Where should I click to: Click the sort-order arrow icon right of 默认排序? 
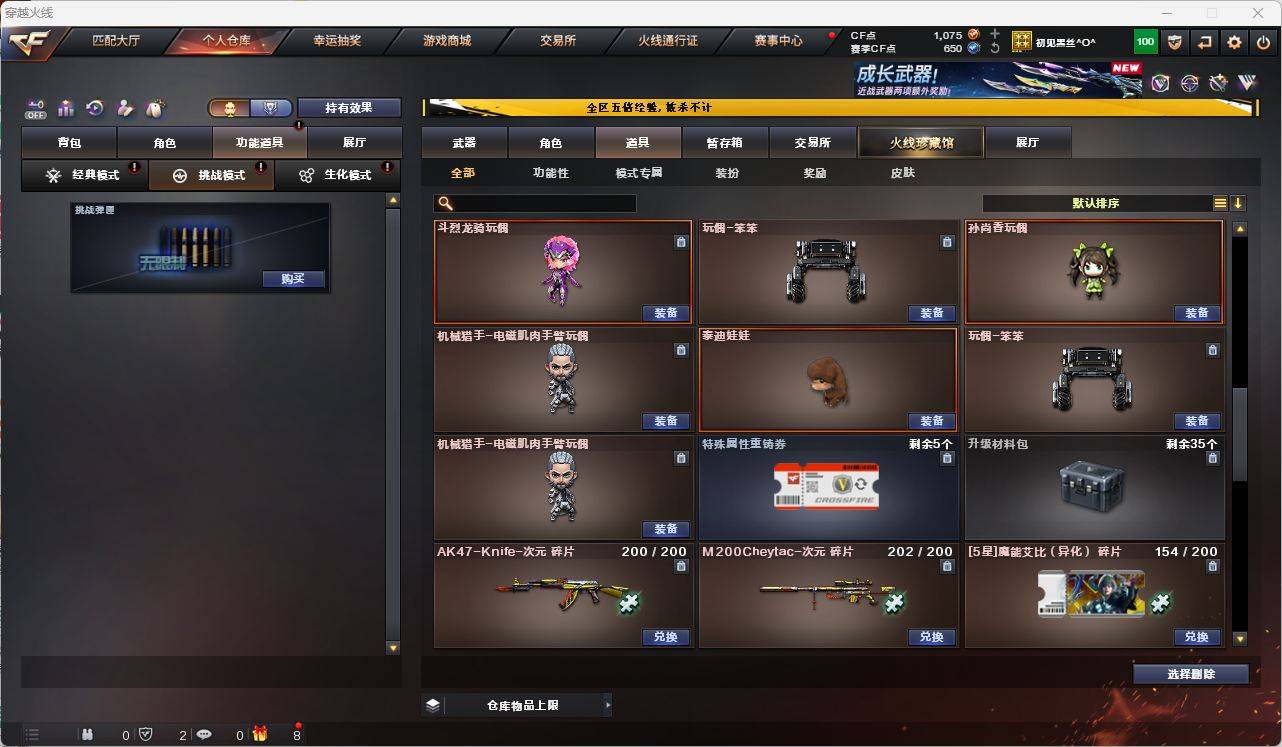point(1240,202)
